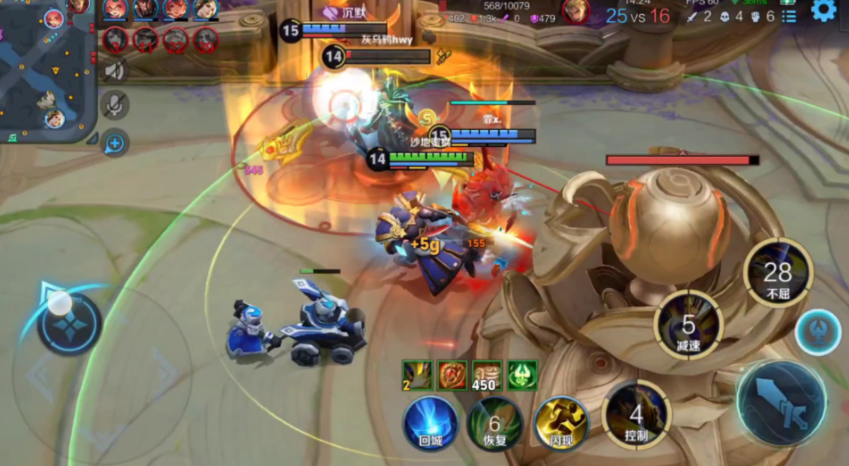Cast the 控制 control skill
The image size is (849, 466).
(635, 415)
